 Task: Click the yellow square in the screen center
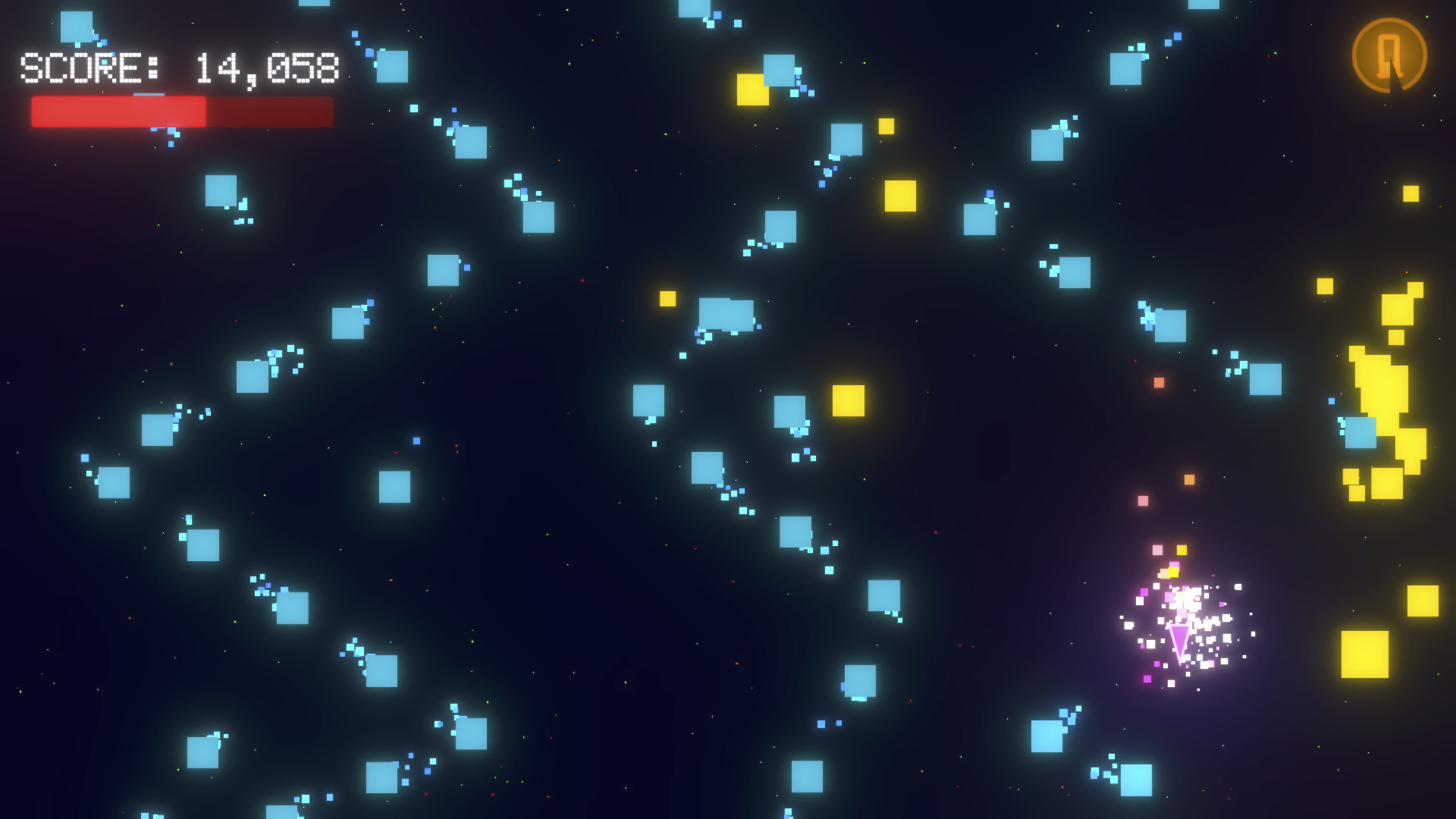coord(849,403)
